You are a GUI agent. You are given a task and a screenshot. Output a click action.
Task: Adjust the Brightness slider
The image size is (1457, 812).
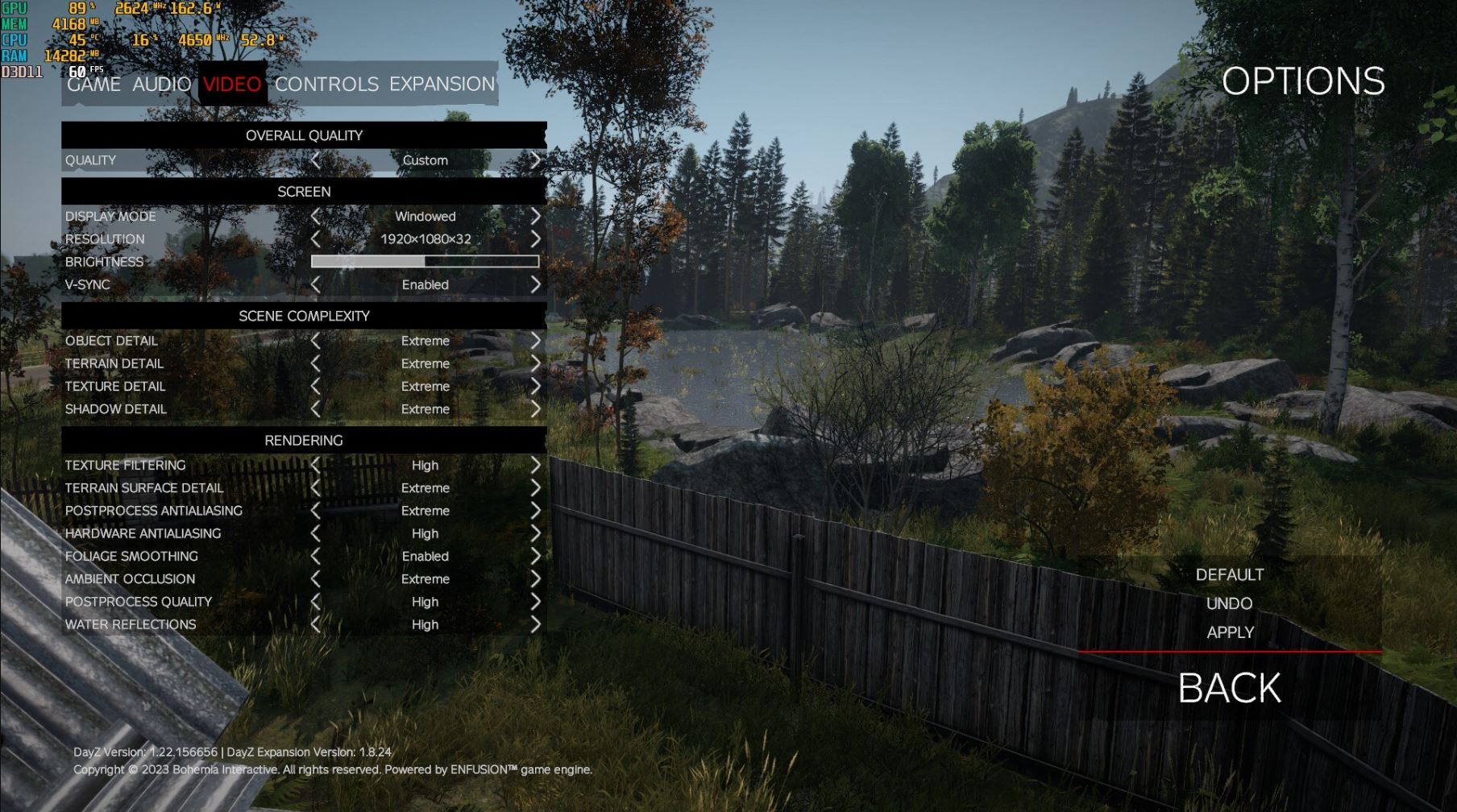click(425, 261)
